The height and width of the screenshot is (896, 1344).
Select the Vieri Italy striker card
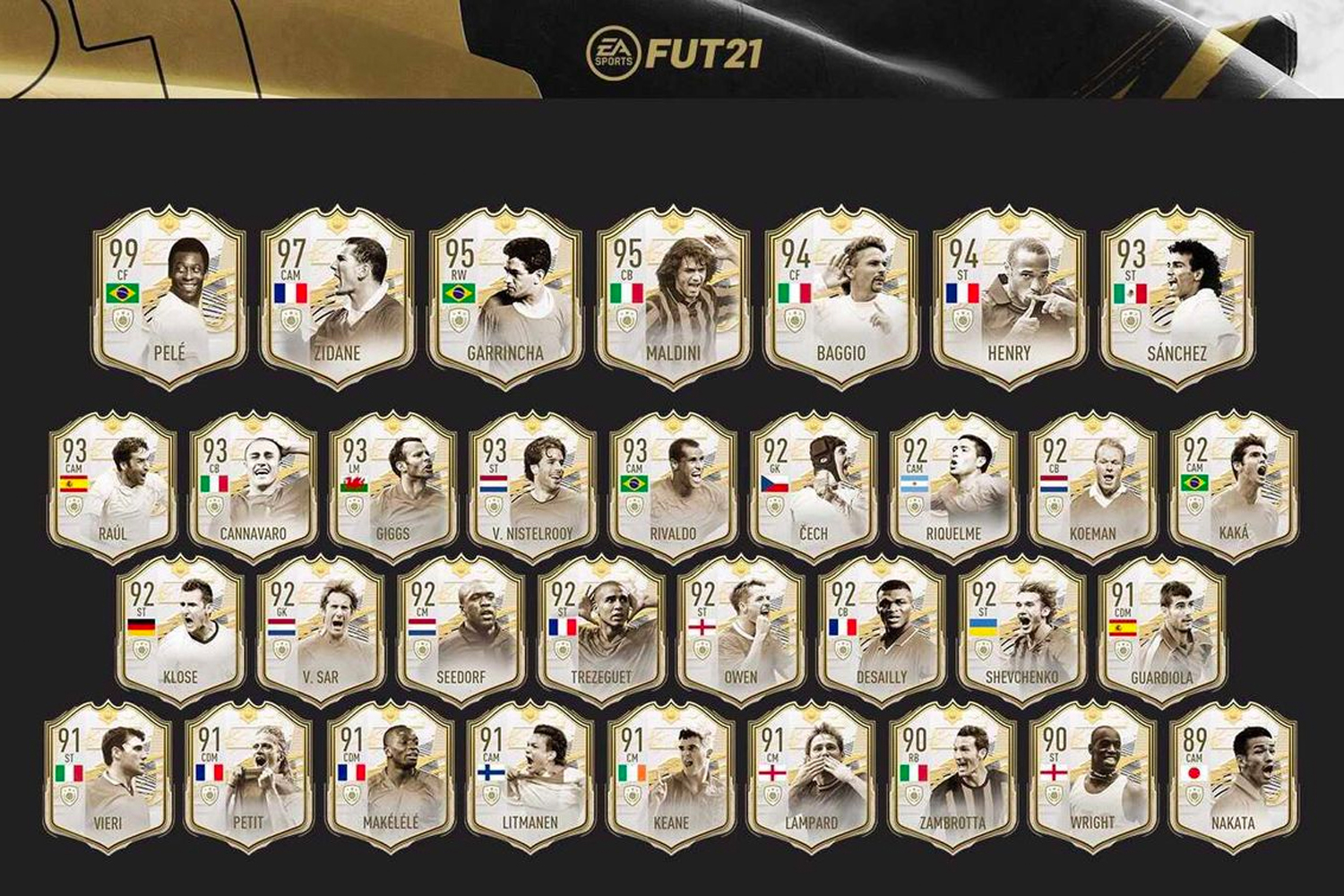(x=108, y=777)
